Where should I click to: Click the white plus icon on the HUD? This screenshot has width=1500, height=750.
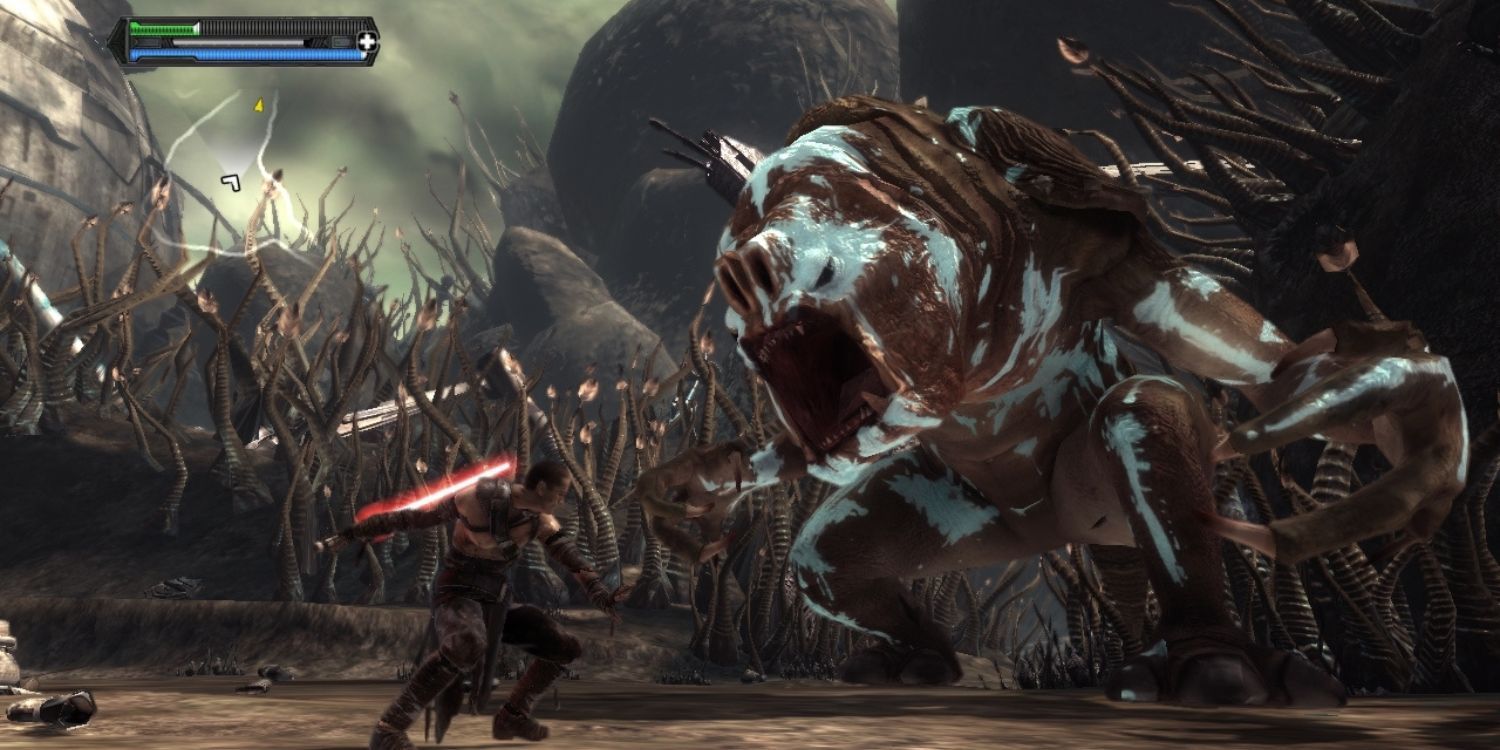pyautogui.click(x=368, y=42)
